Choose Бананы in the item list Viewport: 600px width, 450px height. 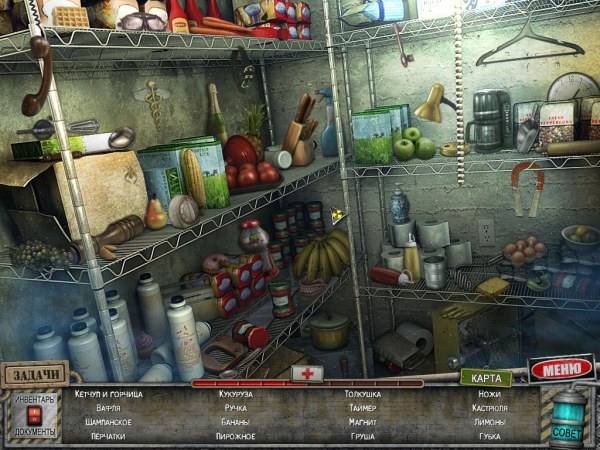coord(234,422)
